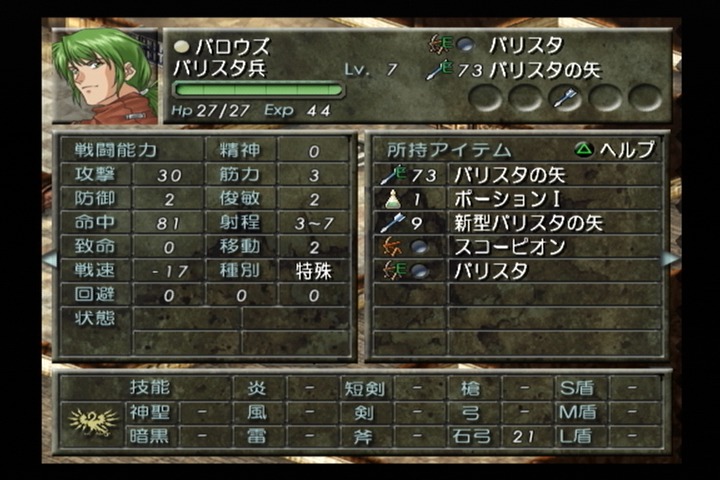Click the golden phoenix emblem icon
720x480 pixels.
coord(92,423)
